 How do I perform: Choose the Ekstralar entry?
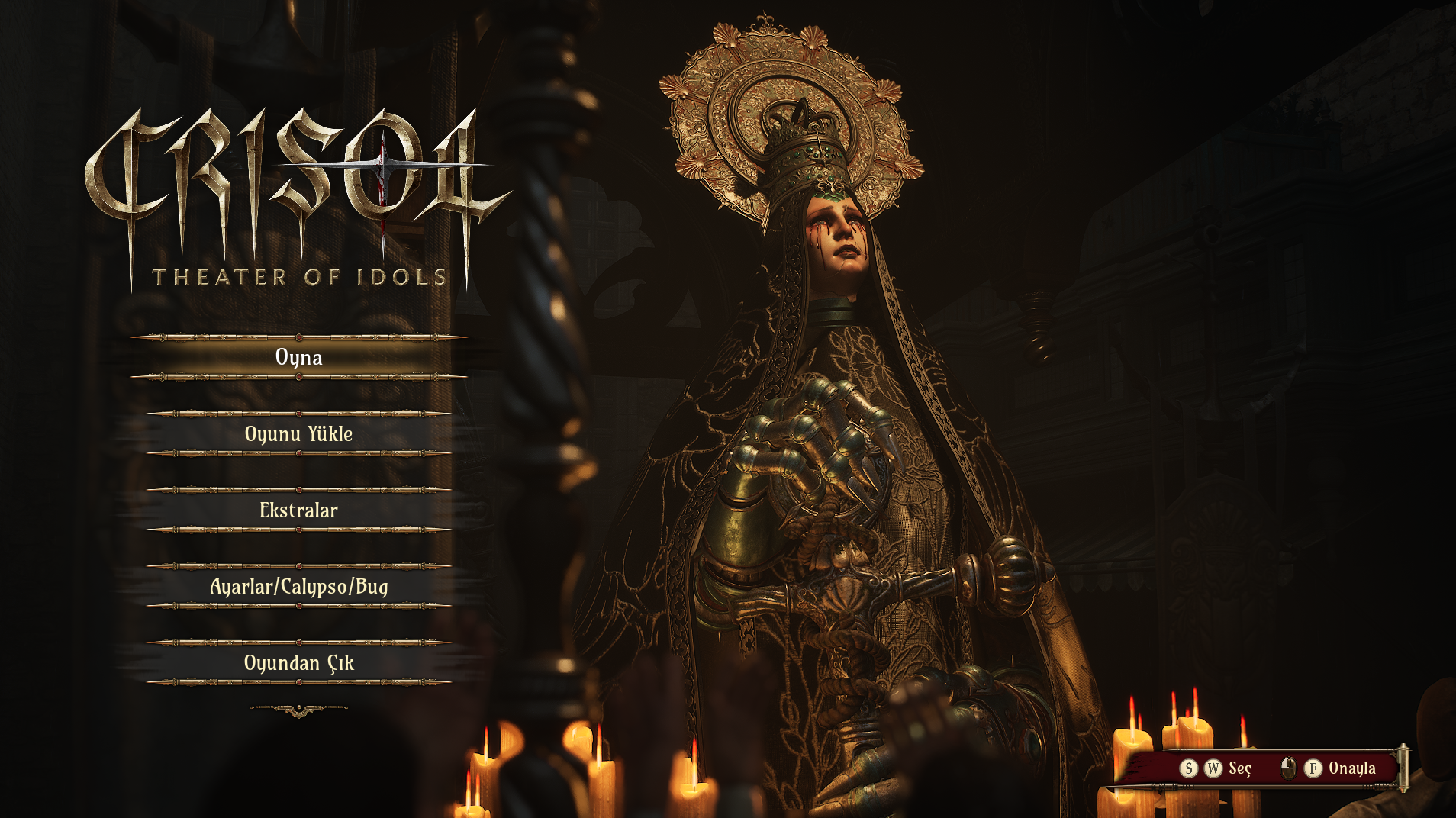[298, 510]
